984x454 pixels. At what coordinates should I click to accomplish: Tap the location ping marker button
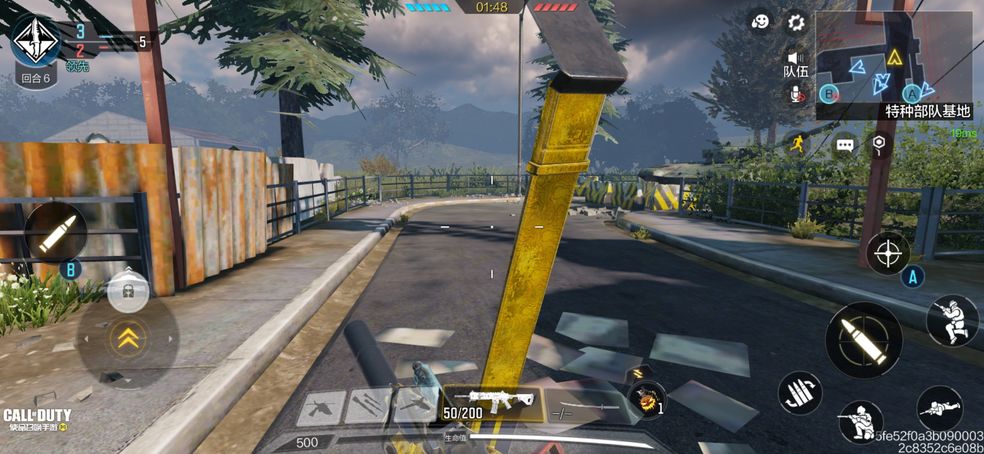click(878, 144)
